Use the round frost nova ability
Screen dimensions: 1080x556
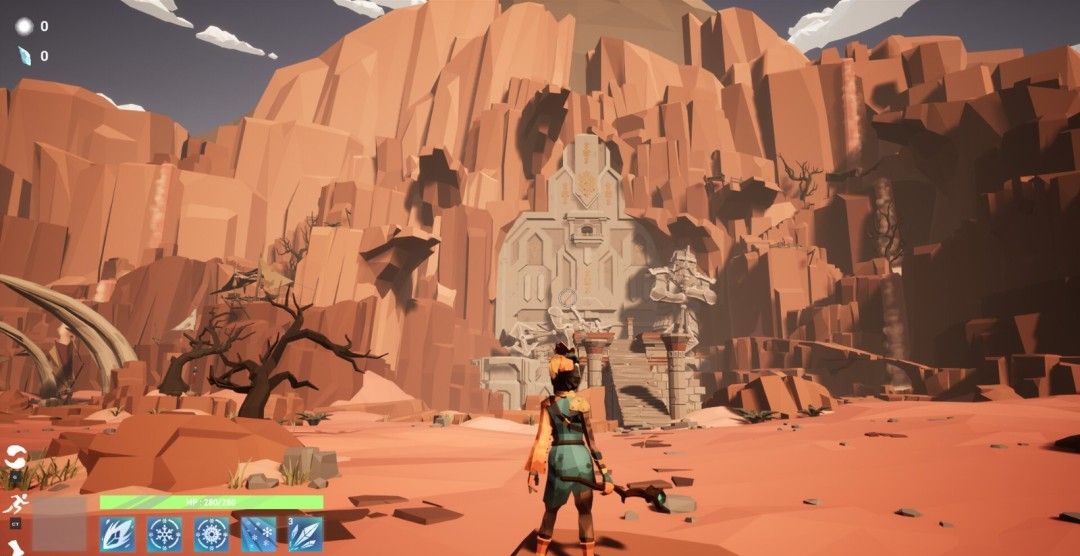tap(211, 533)
